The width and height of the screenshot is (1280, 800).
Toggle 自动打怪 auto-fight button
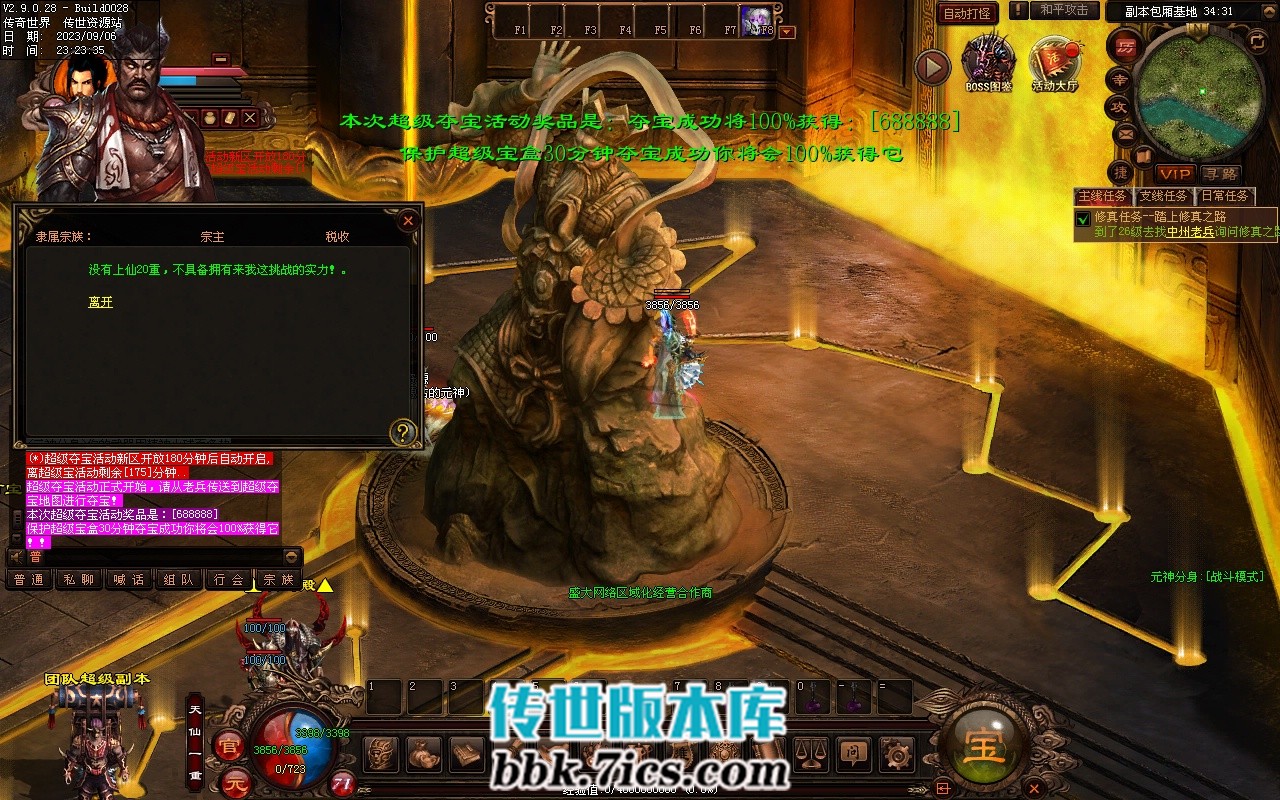967,13
